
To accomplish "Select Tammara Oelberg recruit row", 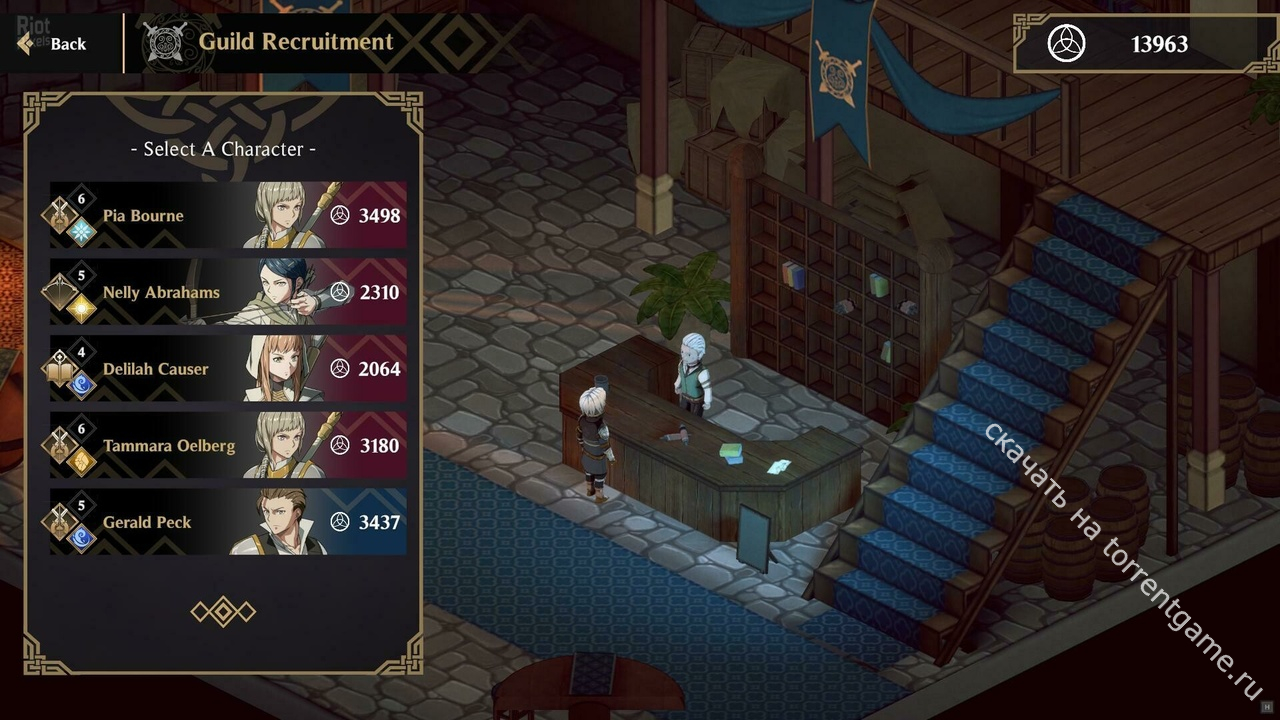I will 228,445.
